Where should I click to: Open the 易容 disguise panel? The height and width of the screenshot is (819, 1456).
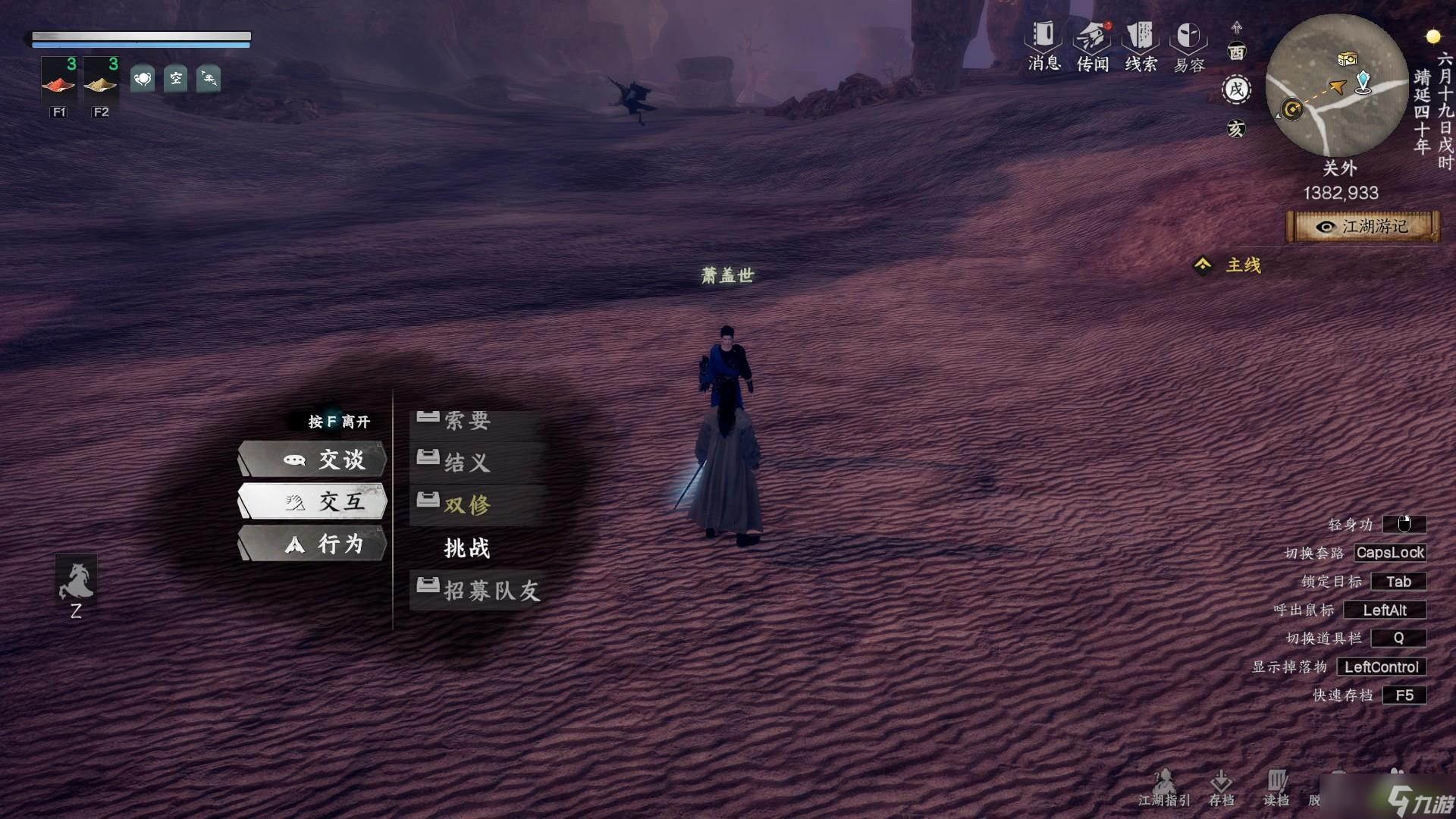(x=1188, y=45)
